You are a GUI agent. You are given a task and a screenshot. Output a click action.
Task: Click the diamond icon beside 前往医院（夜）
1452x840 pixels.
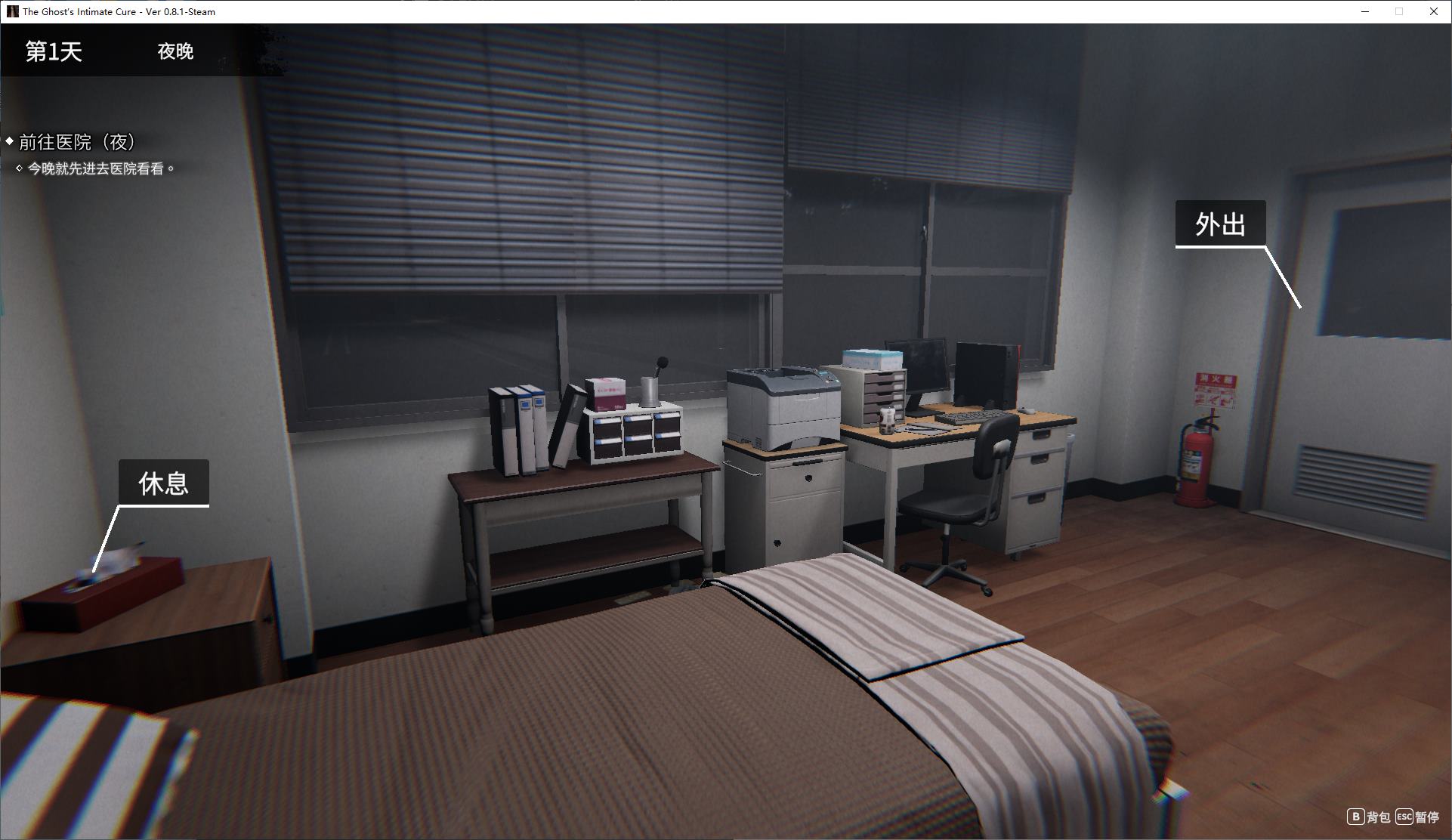tap(10, 141)
